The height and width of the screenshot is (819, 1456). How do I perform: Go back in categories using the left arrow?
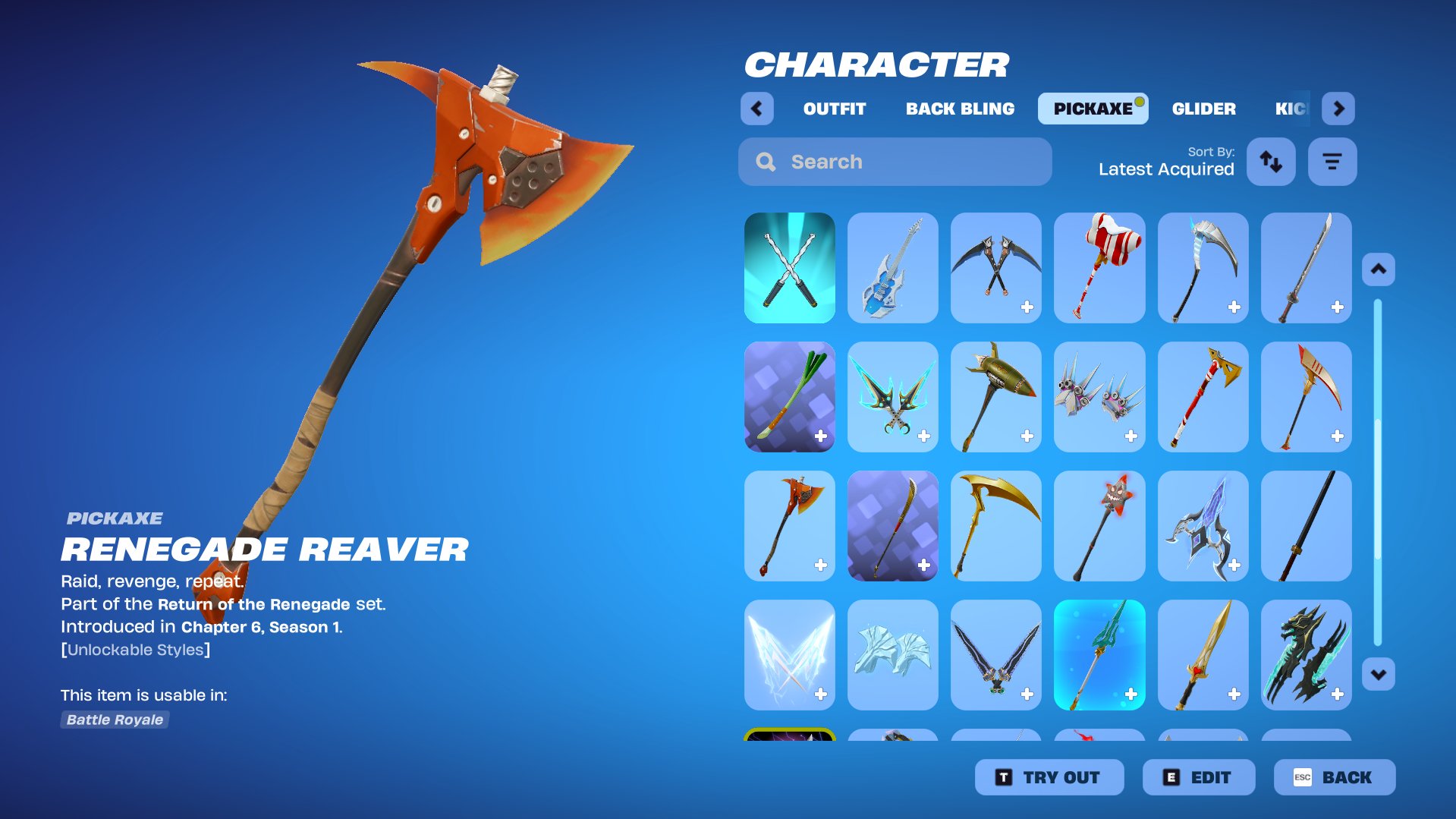coord(756,108)
